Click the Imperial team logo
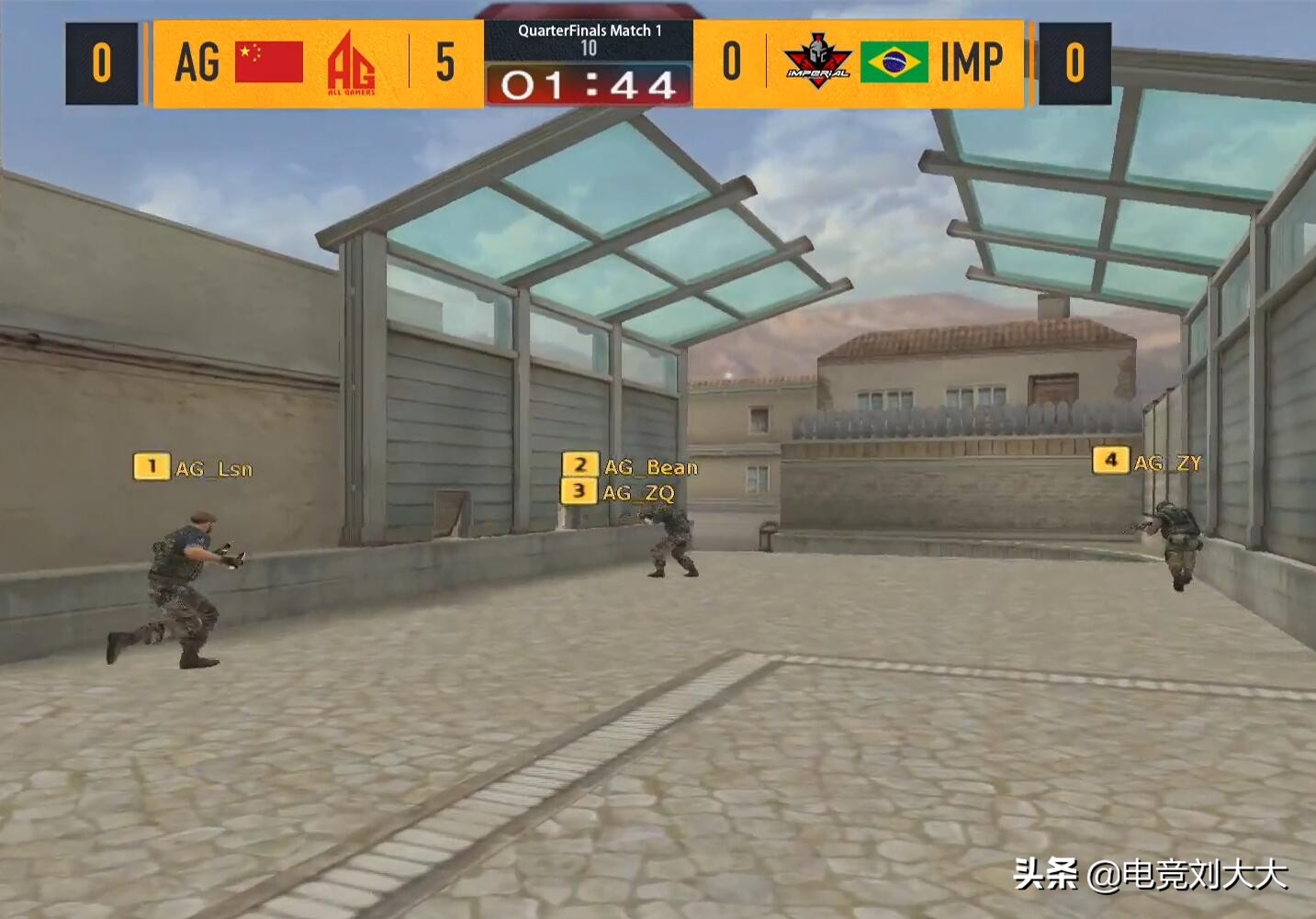This screenshot has width=1316, height=919. pyautogui.click(x=815, y=62)
